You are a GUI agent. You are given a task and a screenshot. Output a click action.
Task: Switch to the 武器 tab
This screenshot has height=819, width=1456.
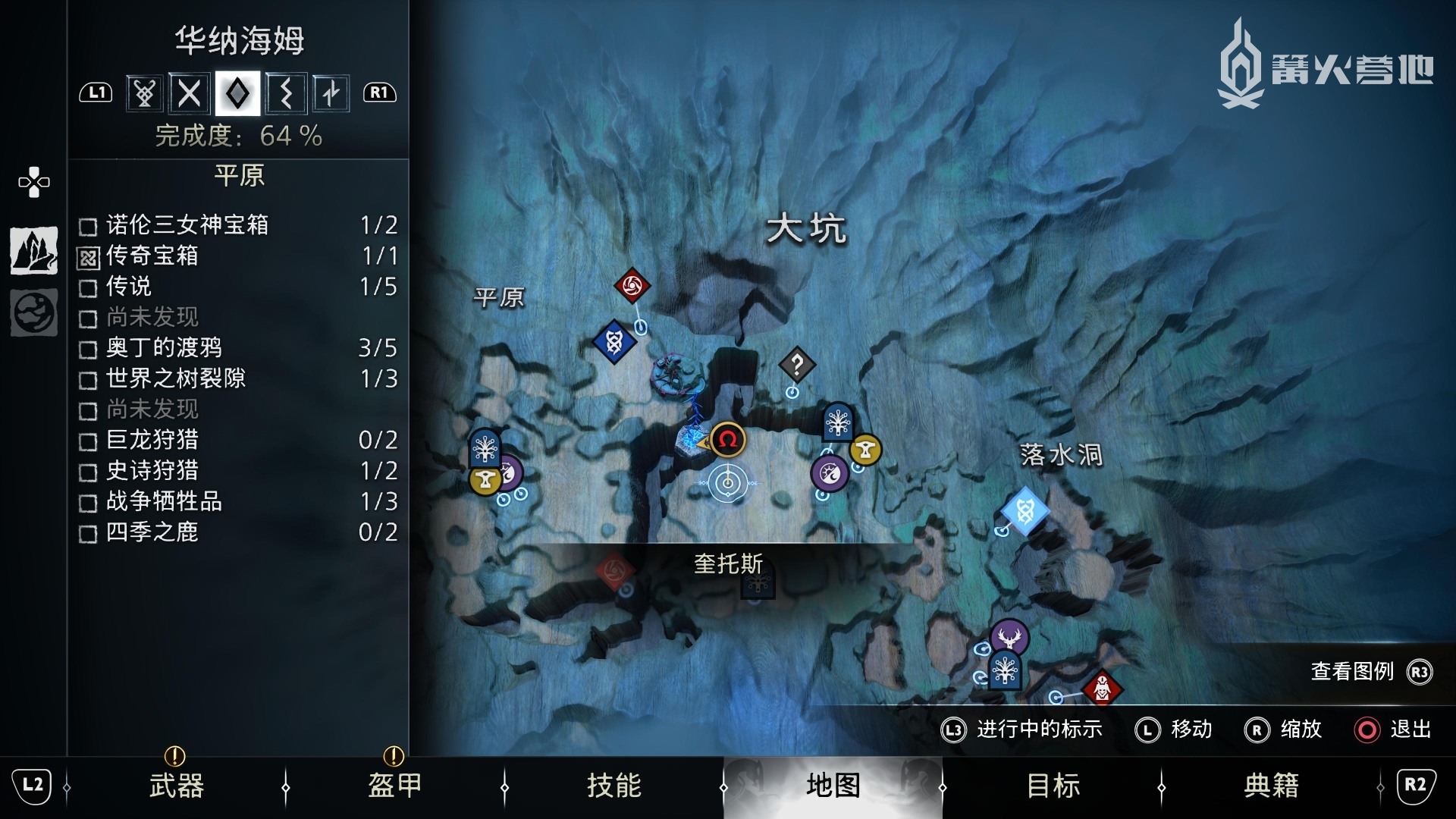coord(176,786)
